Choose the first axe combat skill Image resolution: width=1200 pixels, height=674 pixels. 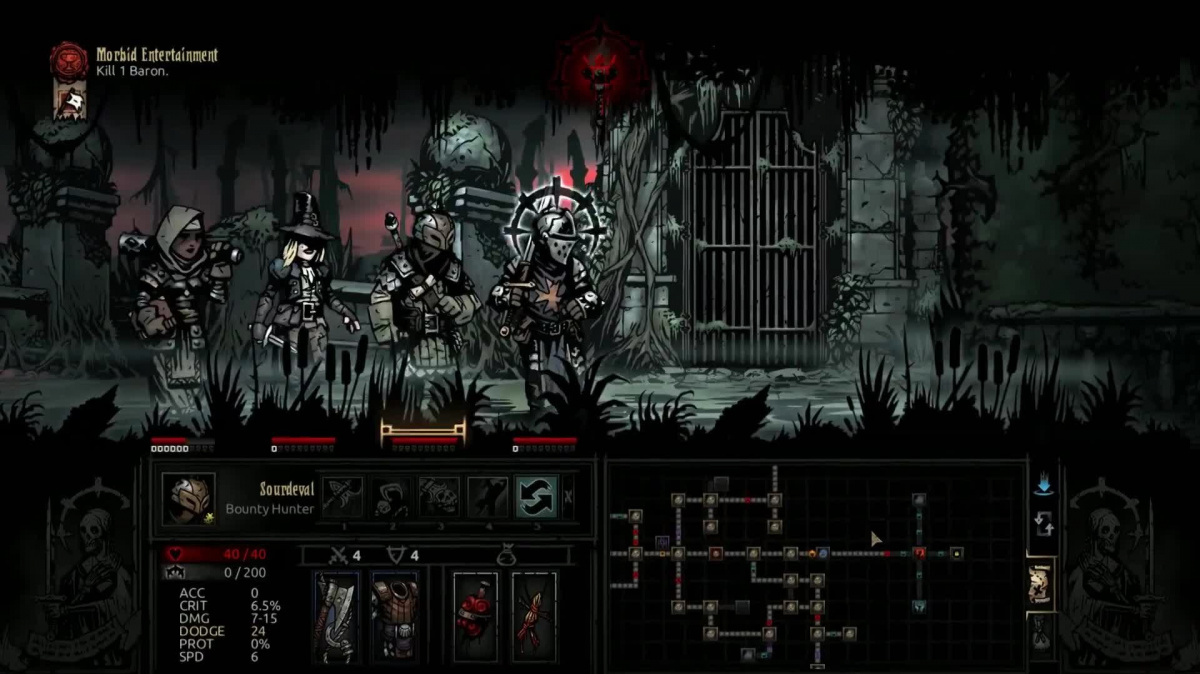coord(342,497)
